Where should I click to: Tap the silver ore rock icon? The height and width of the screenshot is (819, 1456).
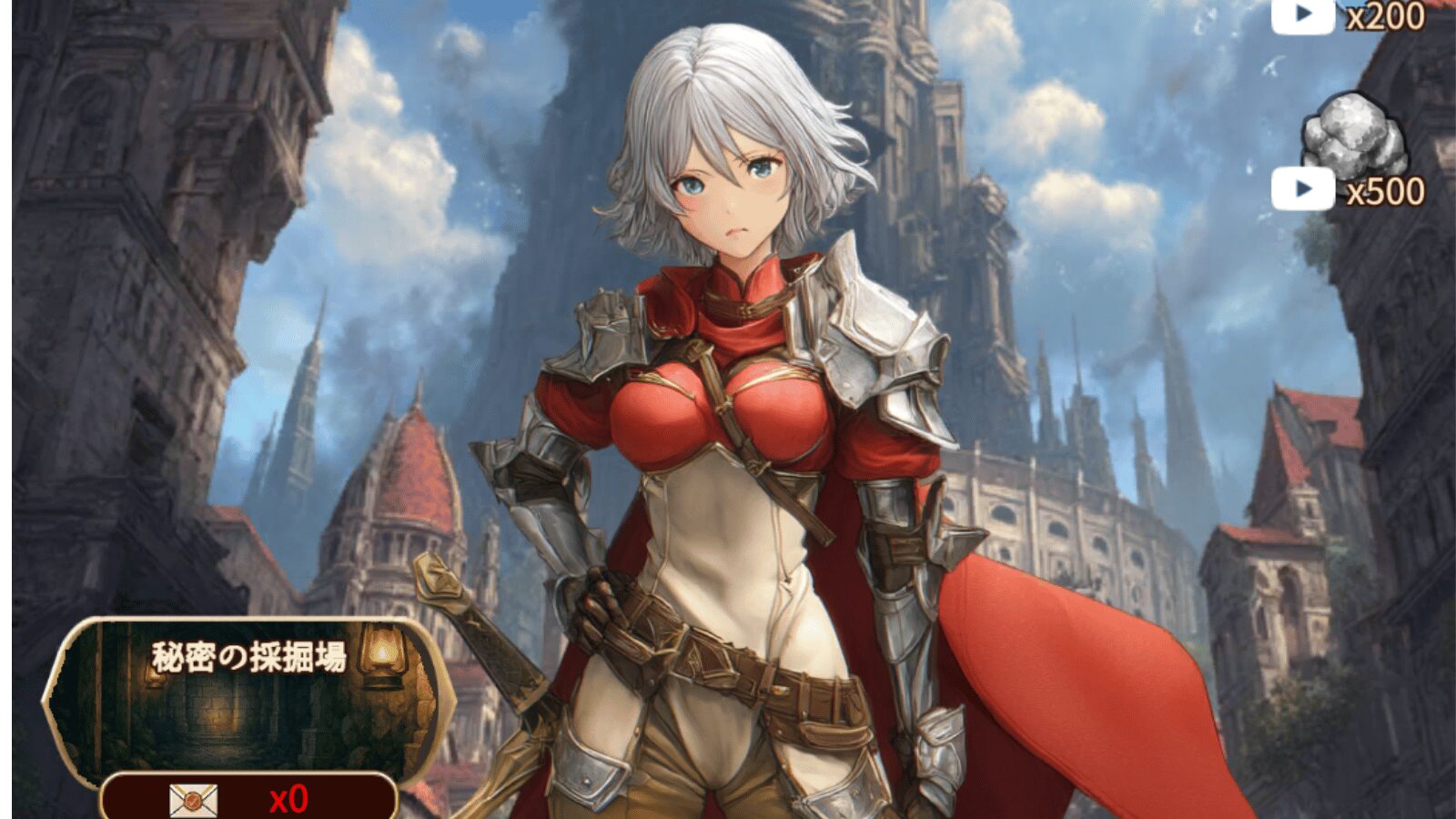(1353, 135)
